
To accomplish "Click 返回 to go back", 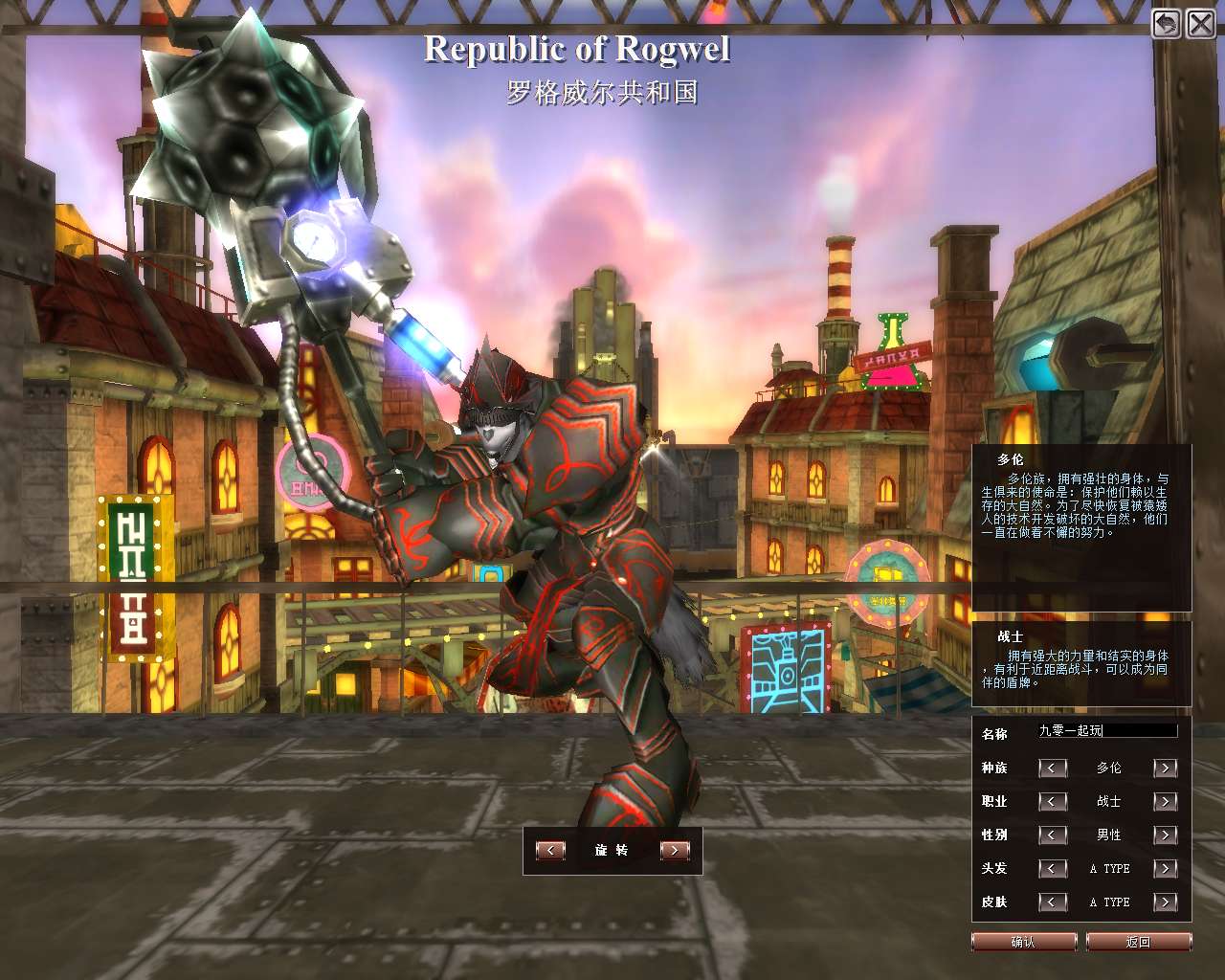I will click(x=1139, y=941).
